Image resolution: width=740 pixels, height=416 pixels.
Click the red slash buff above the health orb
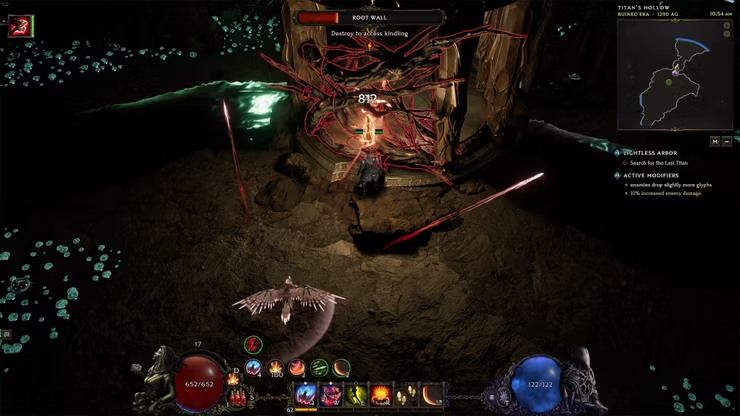pos(253,345)
